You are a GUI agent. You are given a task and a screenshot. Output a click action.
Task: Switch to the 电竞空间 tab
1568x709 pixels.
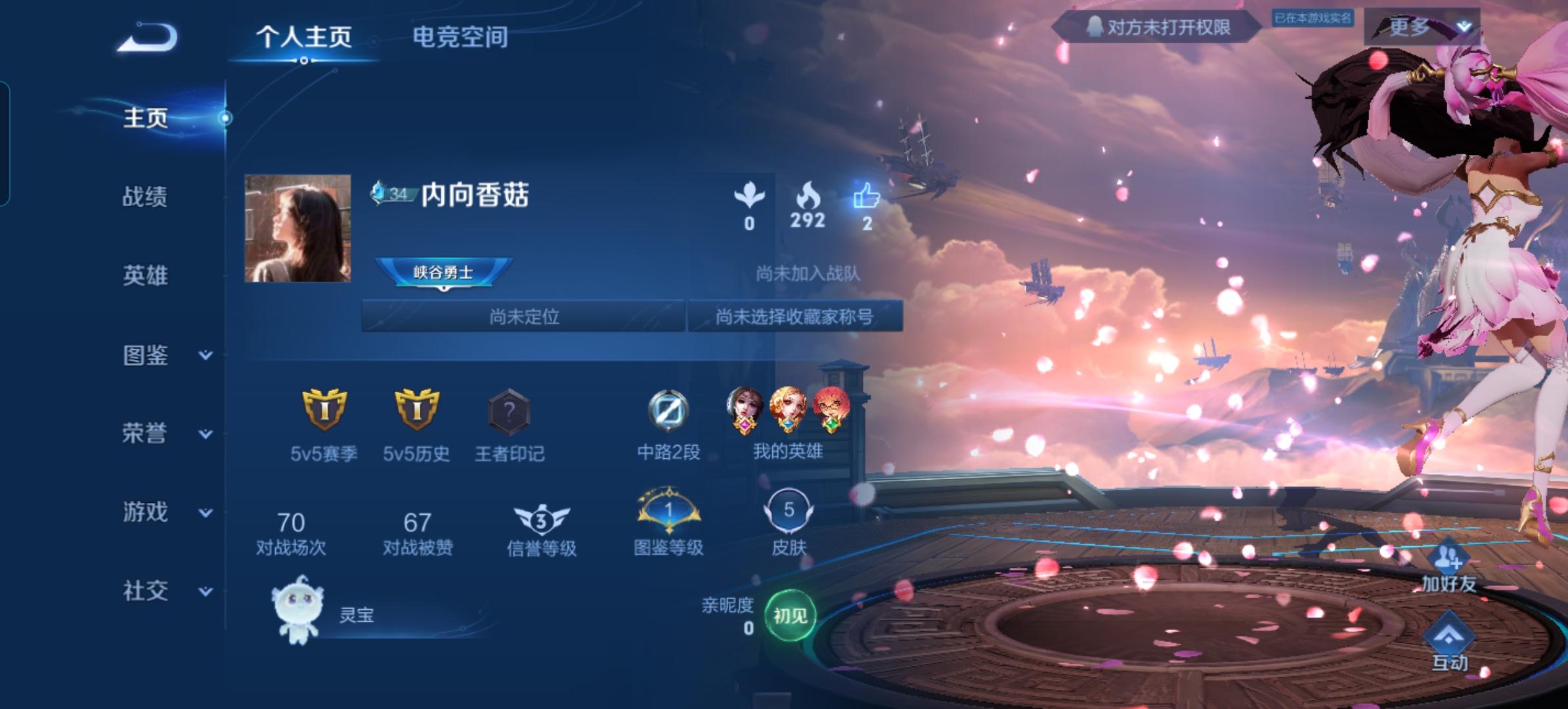(x=460, y=37)
